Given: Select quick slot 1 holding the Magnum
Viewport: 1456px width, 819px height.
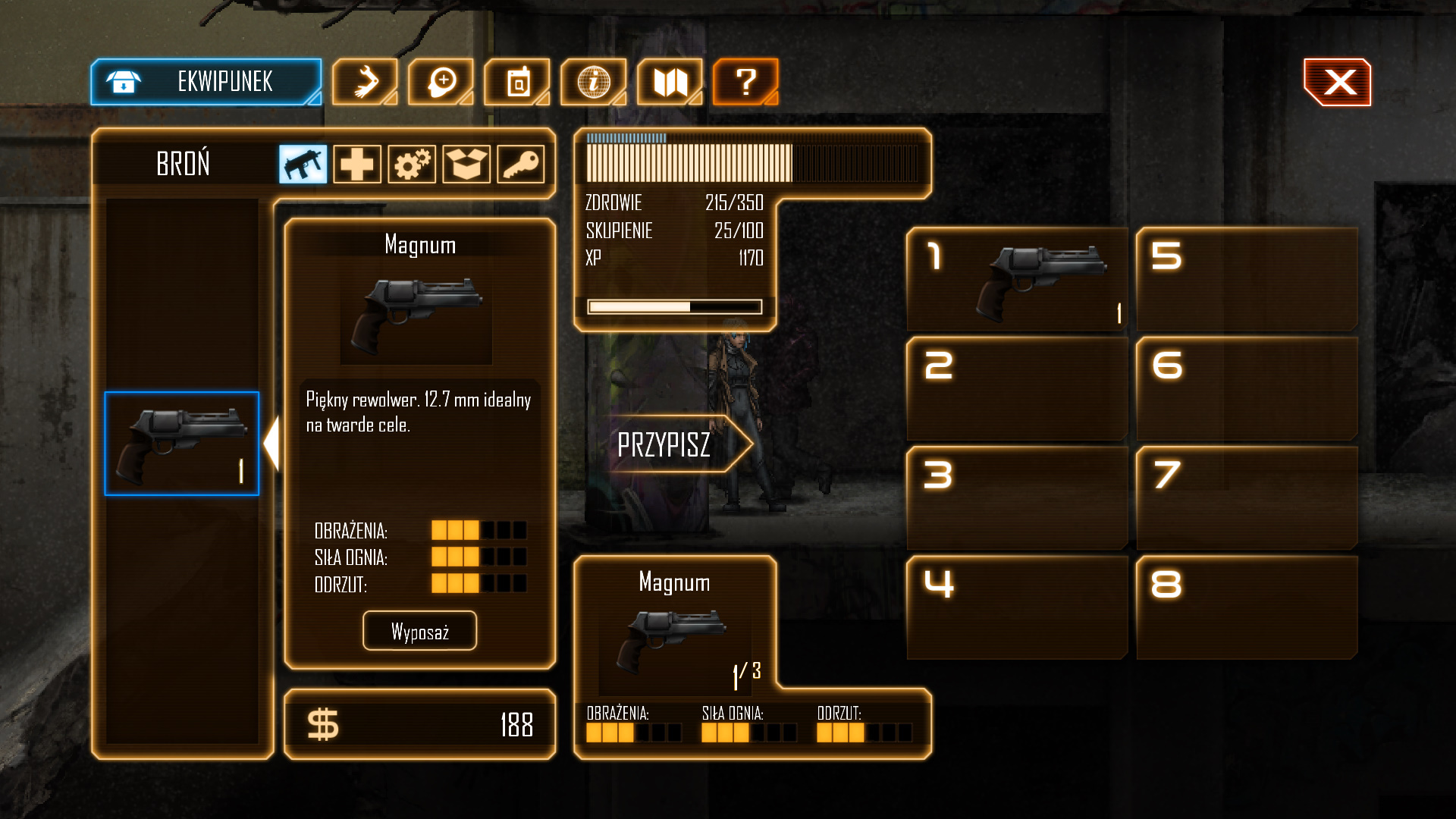Looking at the screenshot, I should [x=1017, y=280].
